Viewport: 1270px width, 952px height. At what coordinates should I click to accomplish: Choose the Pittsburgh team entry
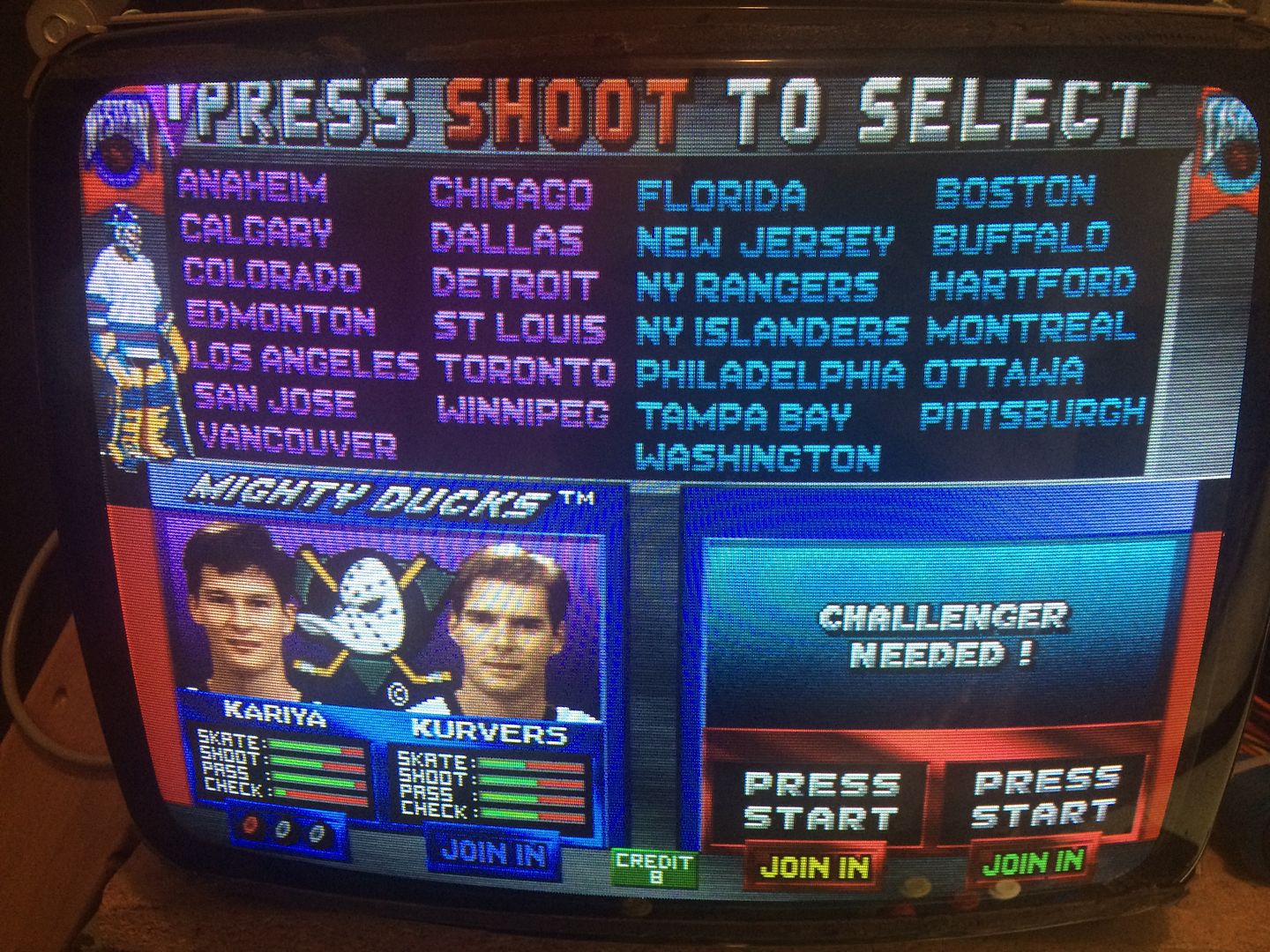coord(1032,413)
